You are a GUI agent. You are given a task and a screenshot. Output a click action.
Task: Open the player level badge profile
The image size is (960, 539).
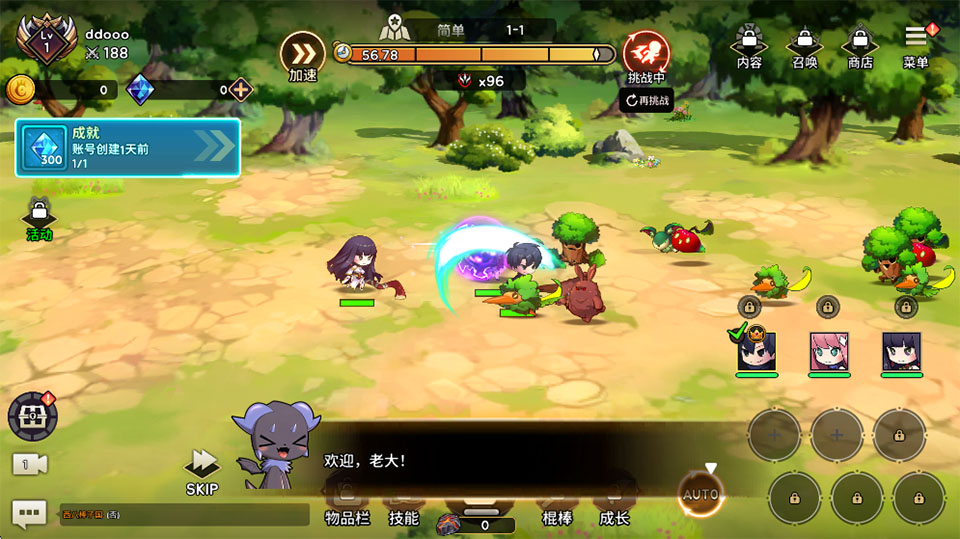tap(46, 40)
